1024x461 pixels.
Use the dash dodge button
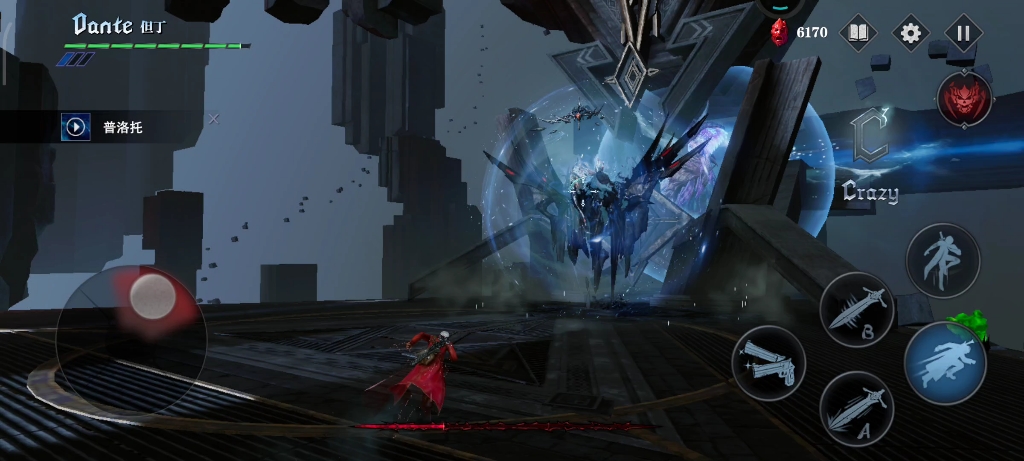[x=945, y=363]
